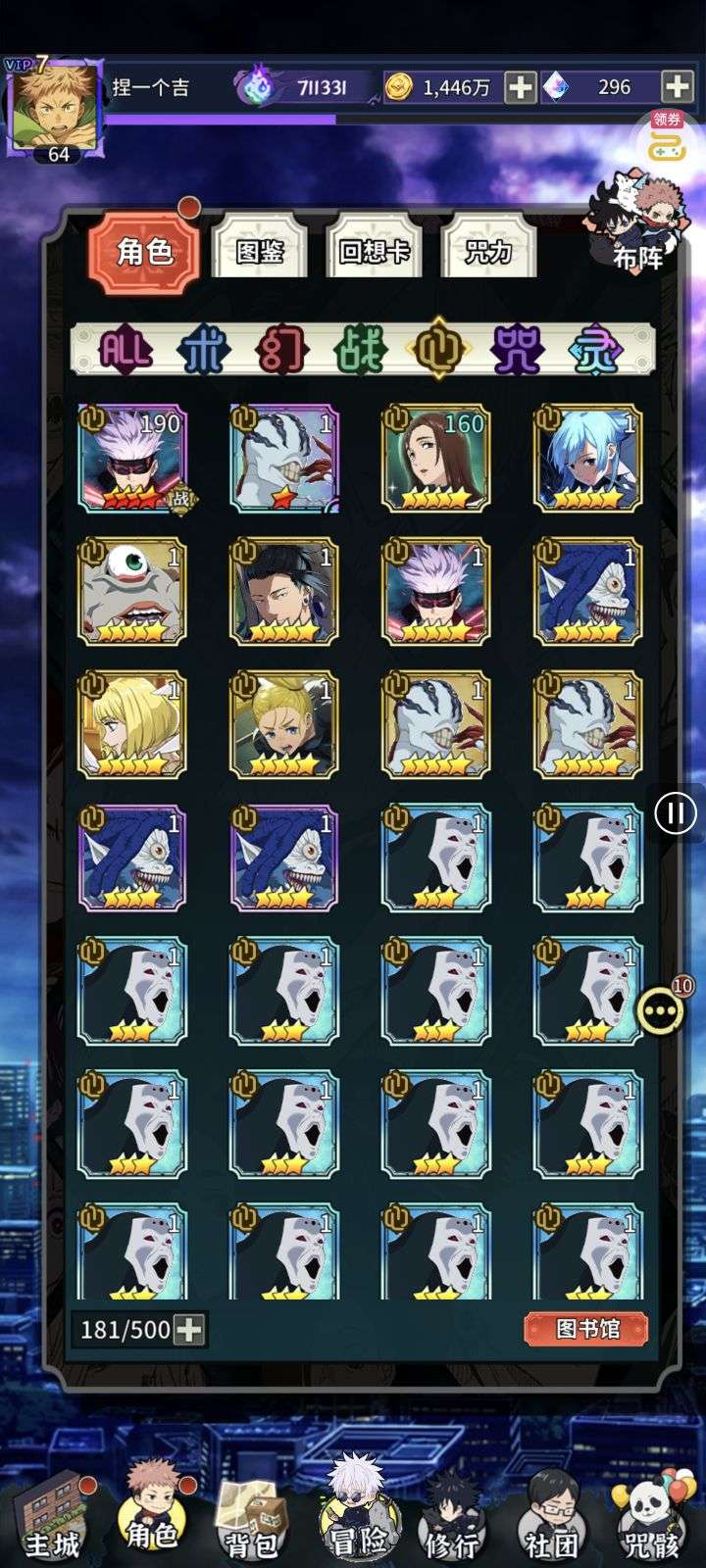Filter characters by 战 type

361,350
